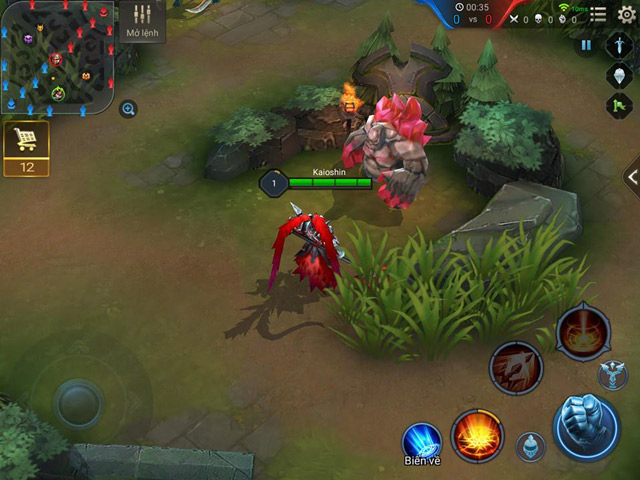Screen dimensions: 640x480
Task: Send the shield retreat signal
Action: pyautogui.click(x=620, y=76)
